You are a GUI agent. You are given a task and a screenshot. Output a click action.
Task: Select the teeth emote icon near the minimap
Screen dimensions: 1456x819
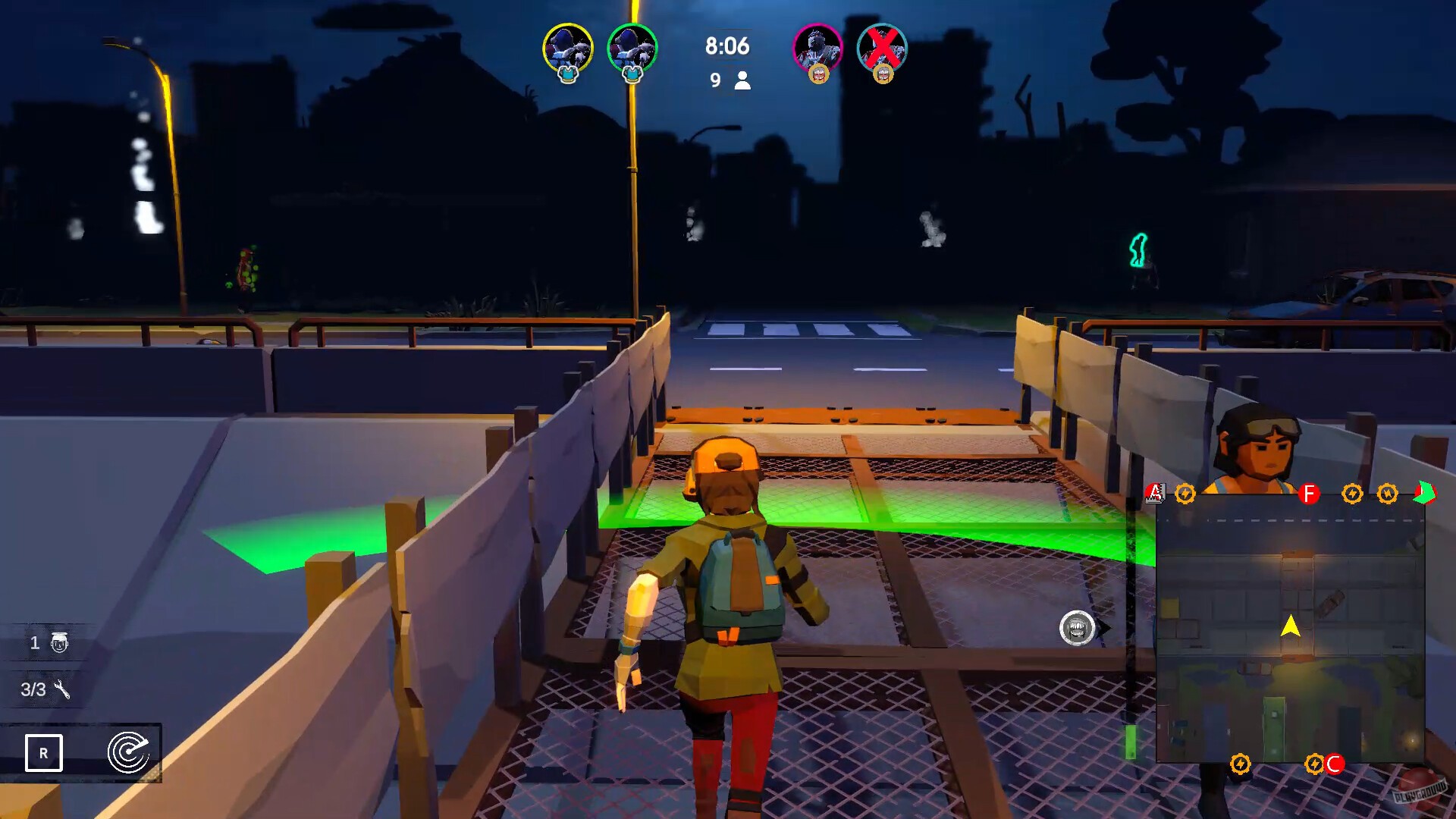tap(1078, 626)
